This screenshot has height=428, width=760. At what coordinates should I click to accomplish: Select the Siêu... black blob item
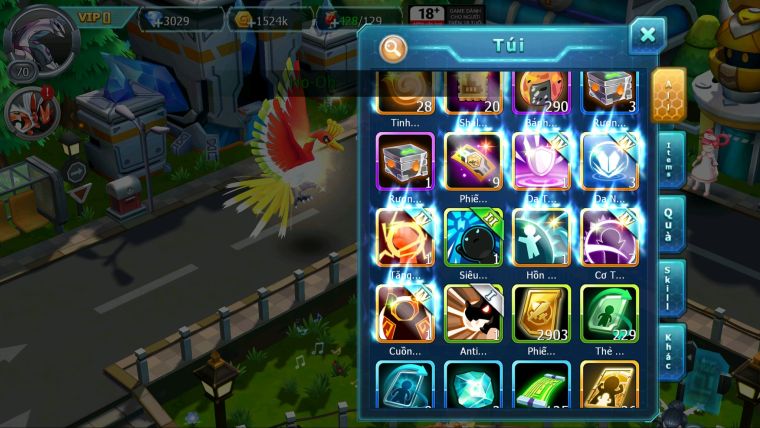[473, 237]
